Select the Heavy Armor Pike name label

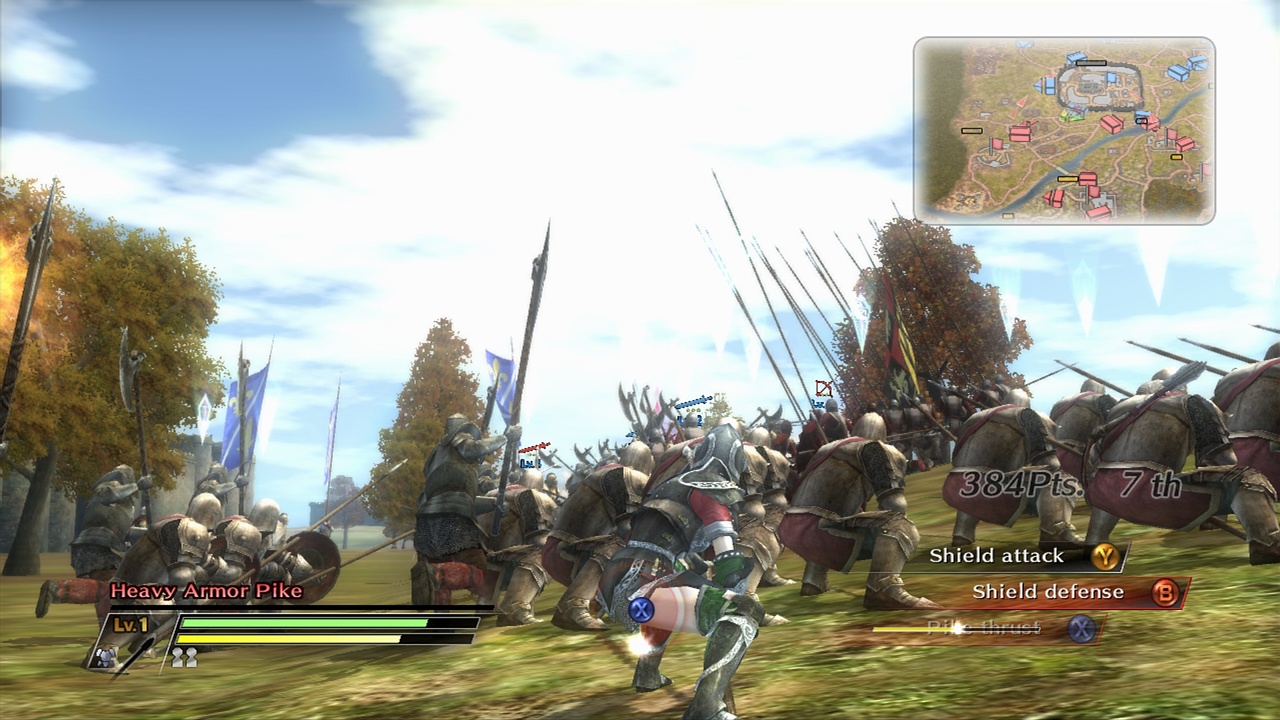(205, 591)
